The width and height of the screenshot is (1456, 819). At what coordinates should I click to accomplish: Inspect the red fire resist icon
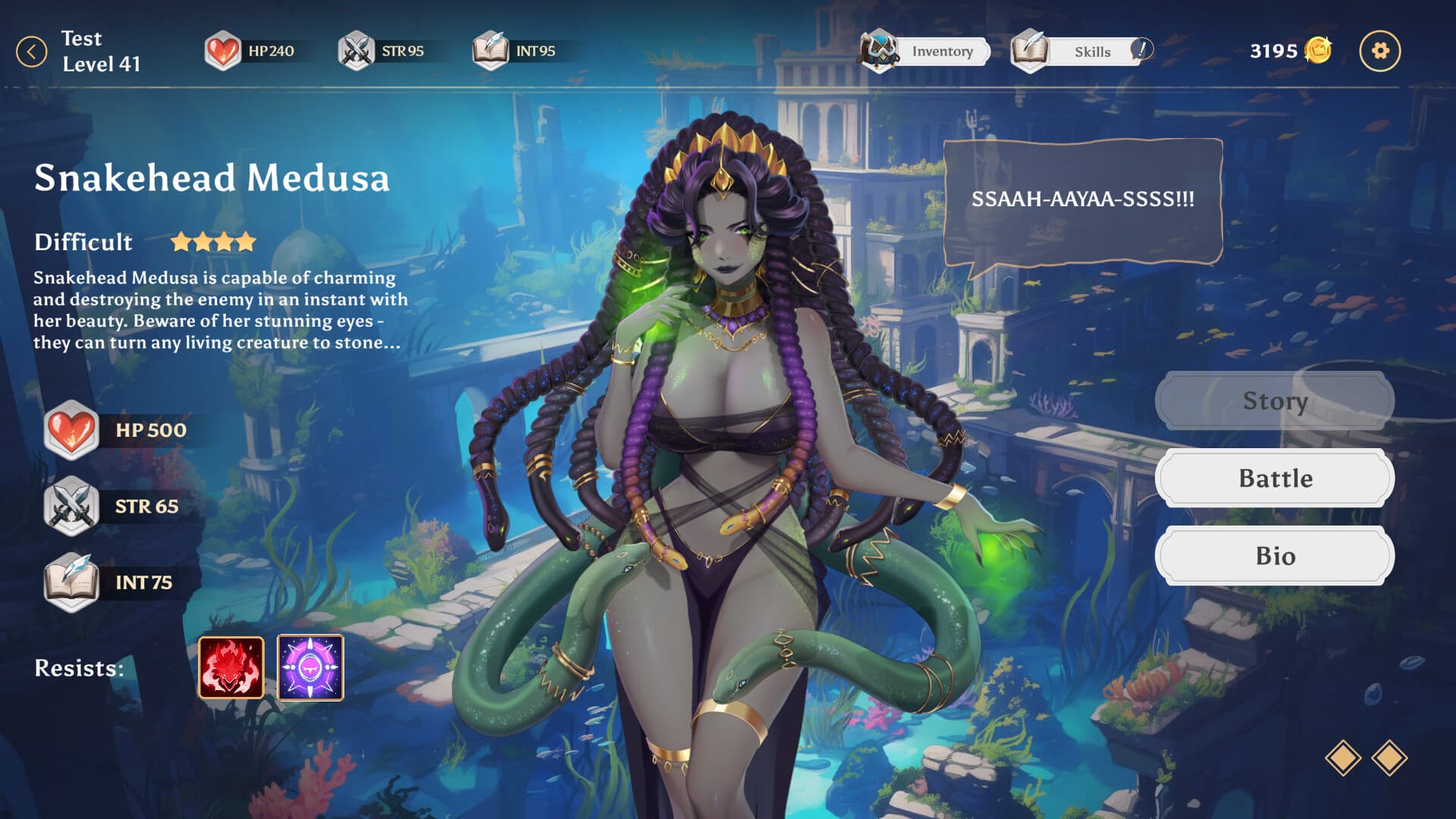(231, 667)
